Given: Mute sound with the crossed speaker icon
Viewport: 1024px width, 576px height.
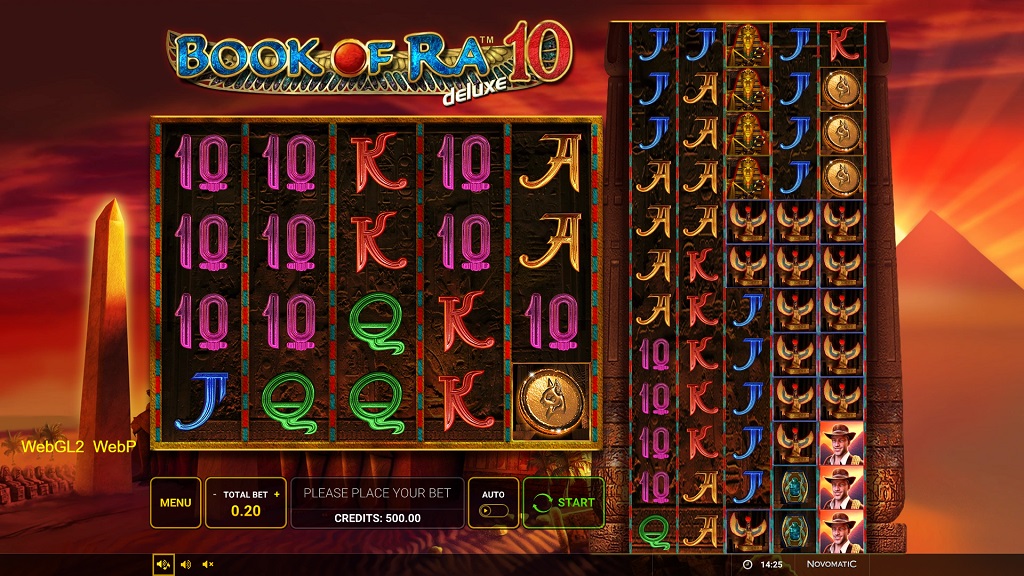Looking at the screenshot, I should 207,565.
